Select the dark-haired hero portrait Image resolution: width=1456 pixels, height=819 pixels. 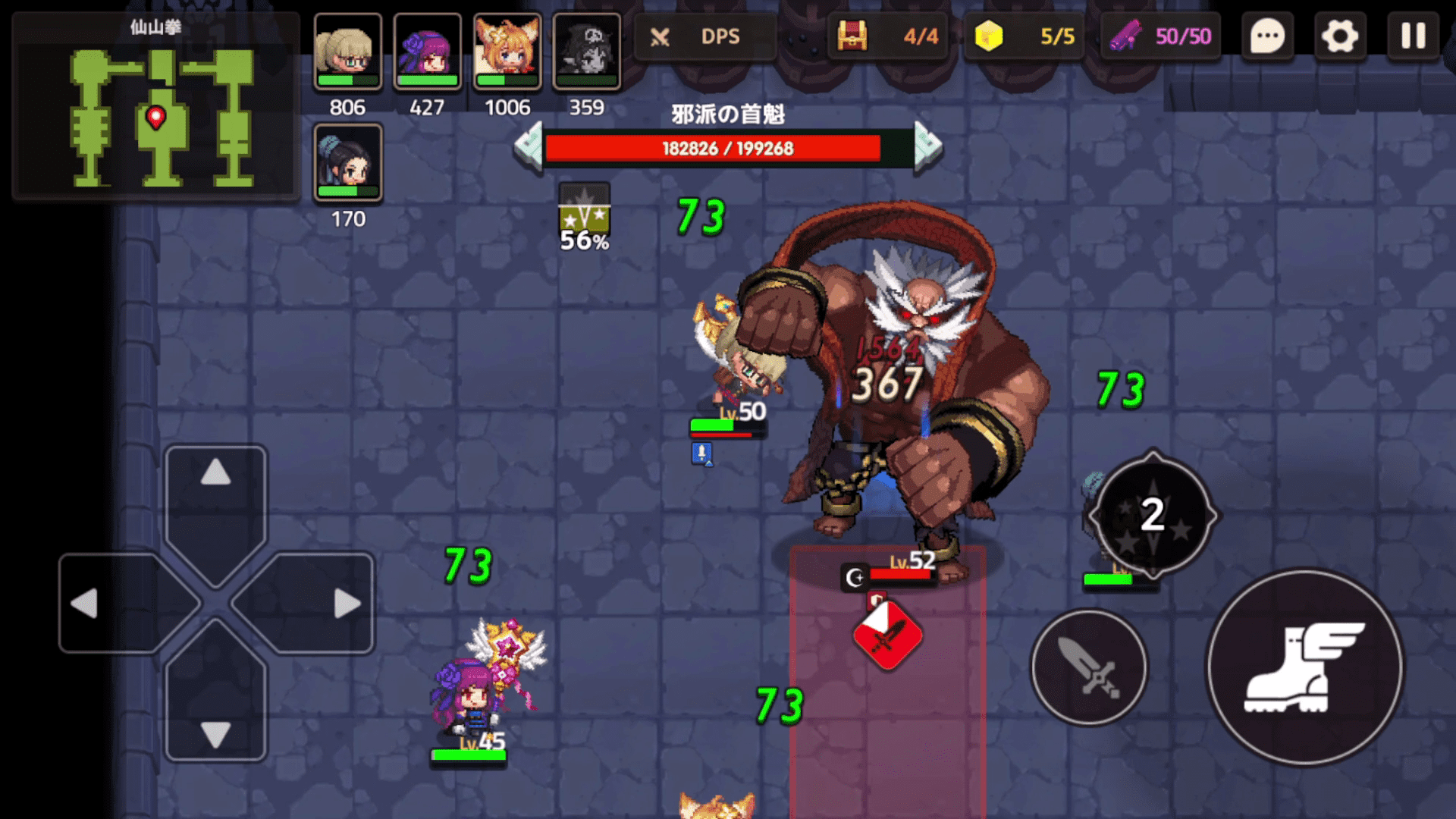click(x=348, y=162)
